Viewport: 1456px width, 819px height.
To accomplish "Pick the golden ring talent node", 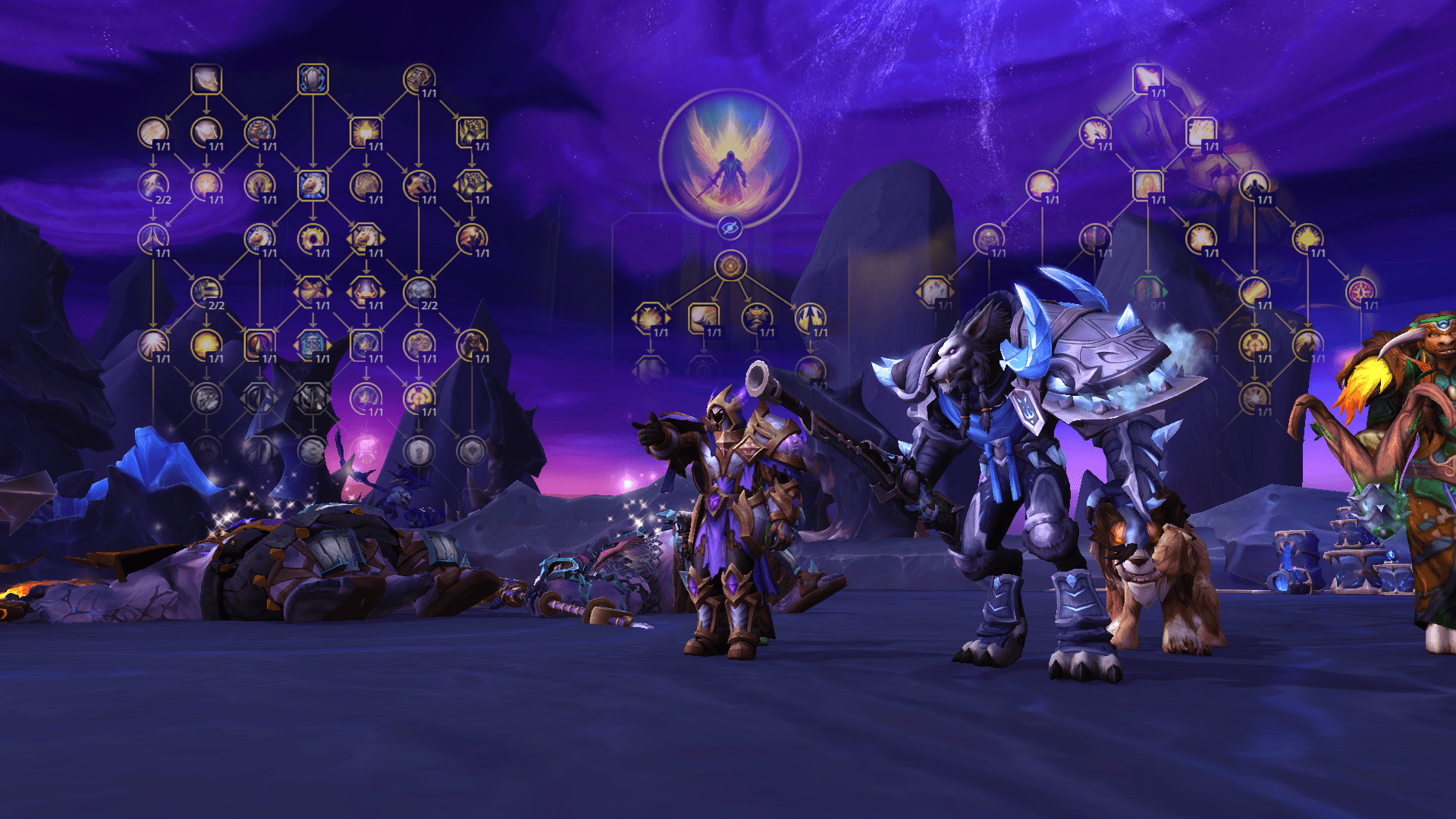I will pos(312,238).
